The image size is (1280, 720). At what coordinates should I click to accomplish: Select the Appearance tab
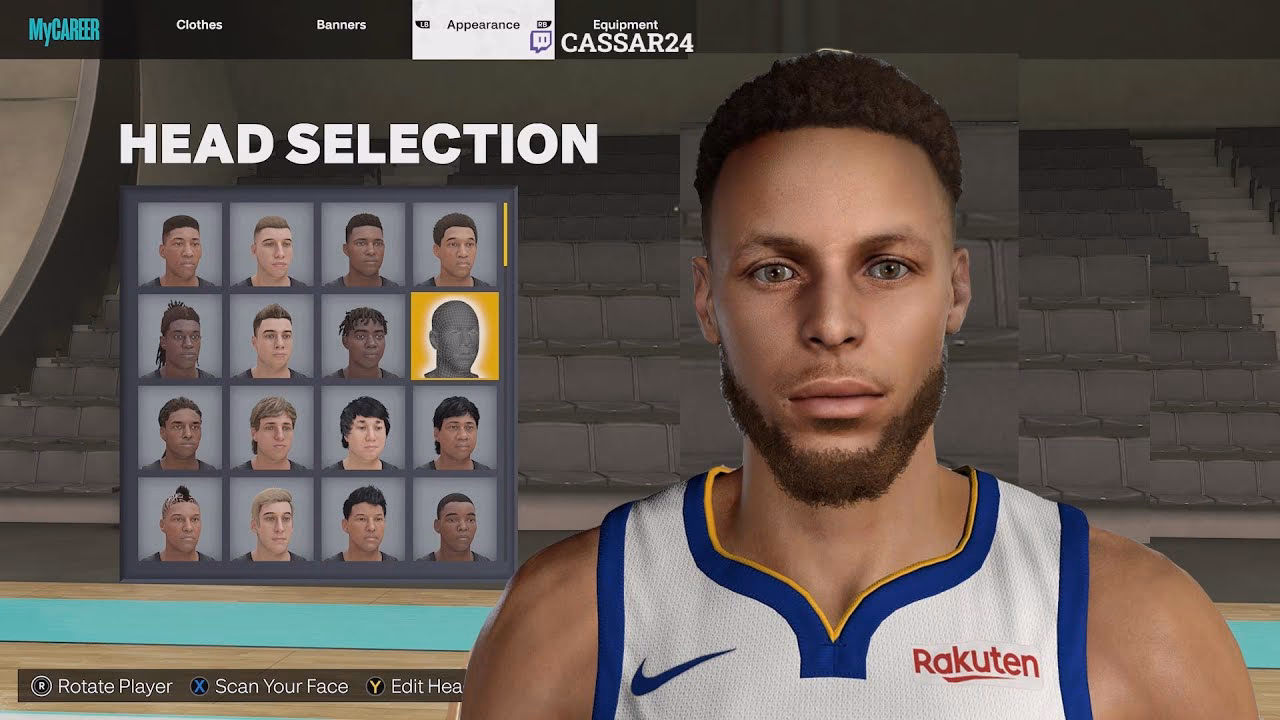click(x=482, y=24)
